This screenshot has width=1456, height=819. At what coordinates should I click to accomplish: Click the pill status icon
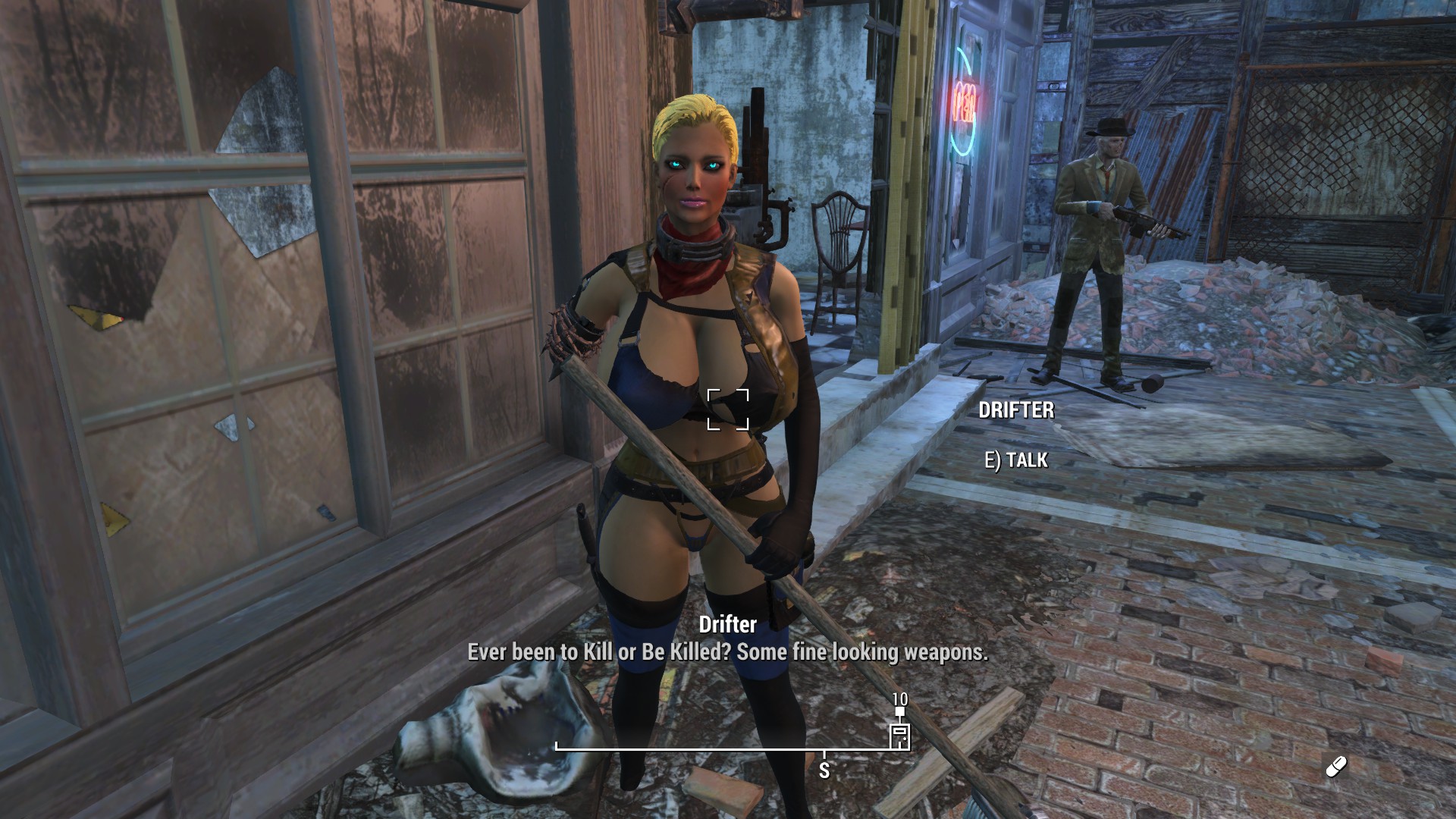point(1336,767)
